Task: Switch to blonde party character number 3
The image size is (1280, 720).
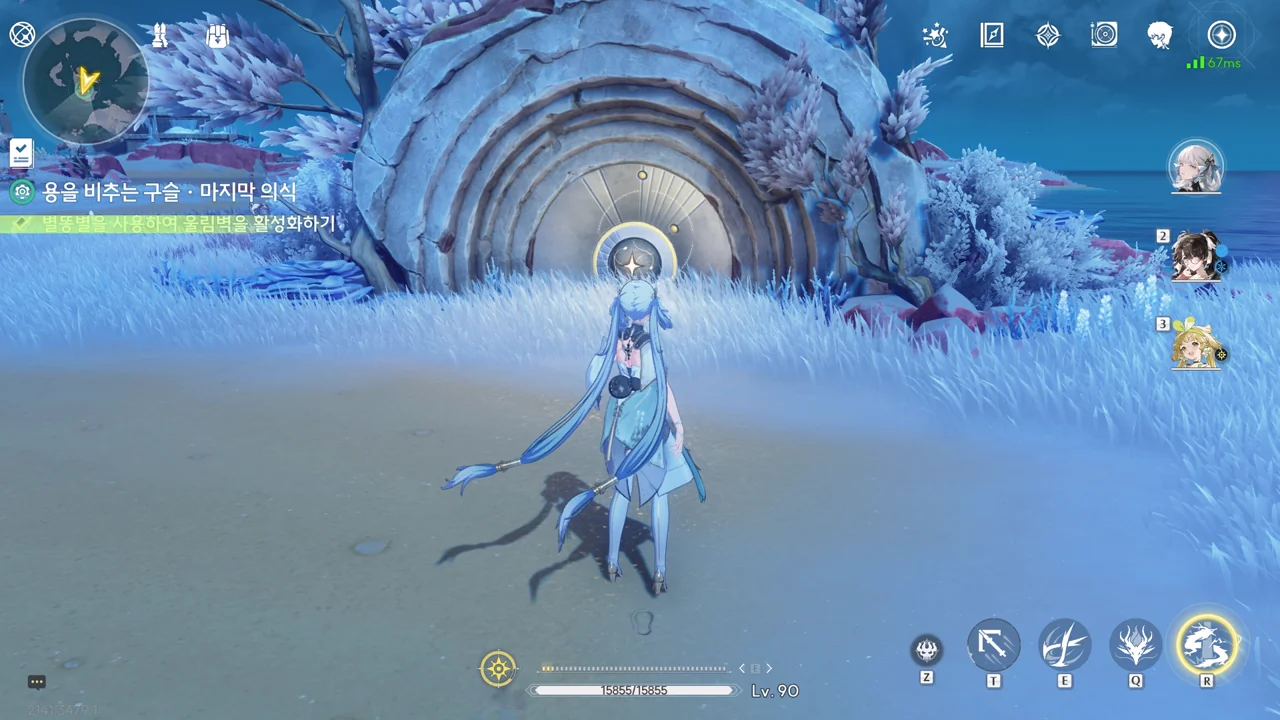Action: click(1196, 344)
